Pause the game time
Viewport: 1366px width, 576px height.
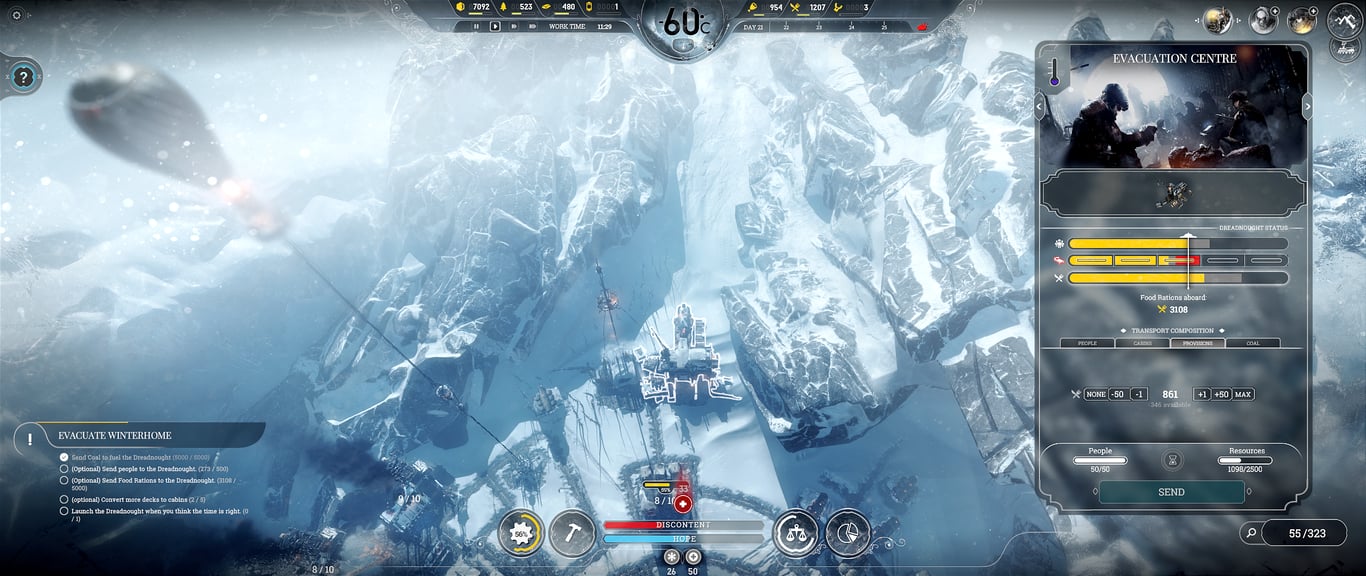click(476, 26)
